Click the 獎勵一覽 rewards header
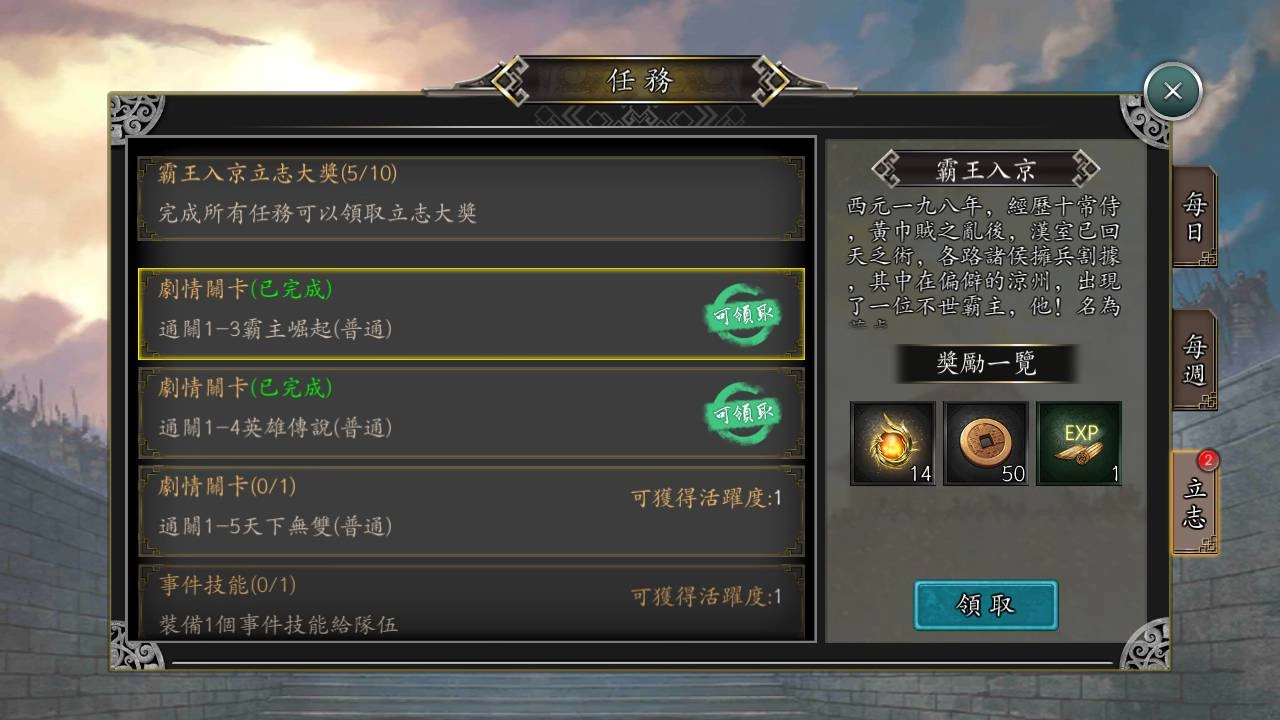 pyautogui.click(x=985, y=364)
